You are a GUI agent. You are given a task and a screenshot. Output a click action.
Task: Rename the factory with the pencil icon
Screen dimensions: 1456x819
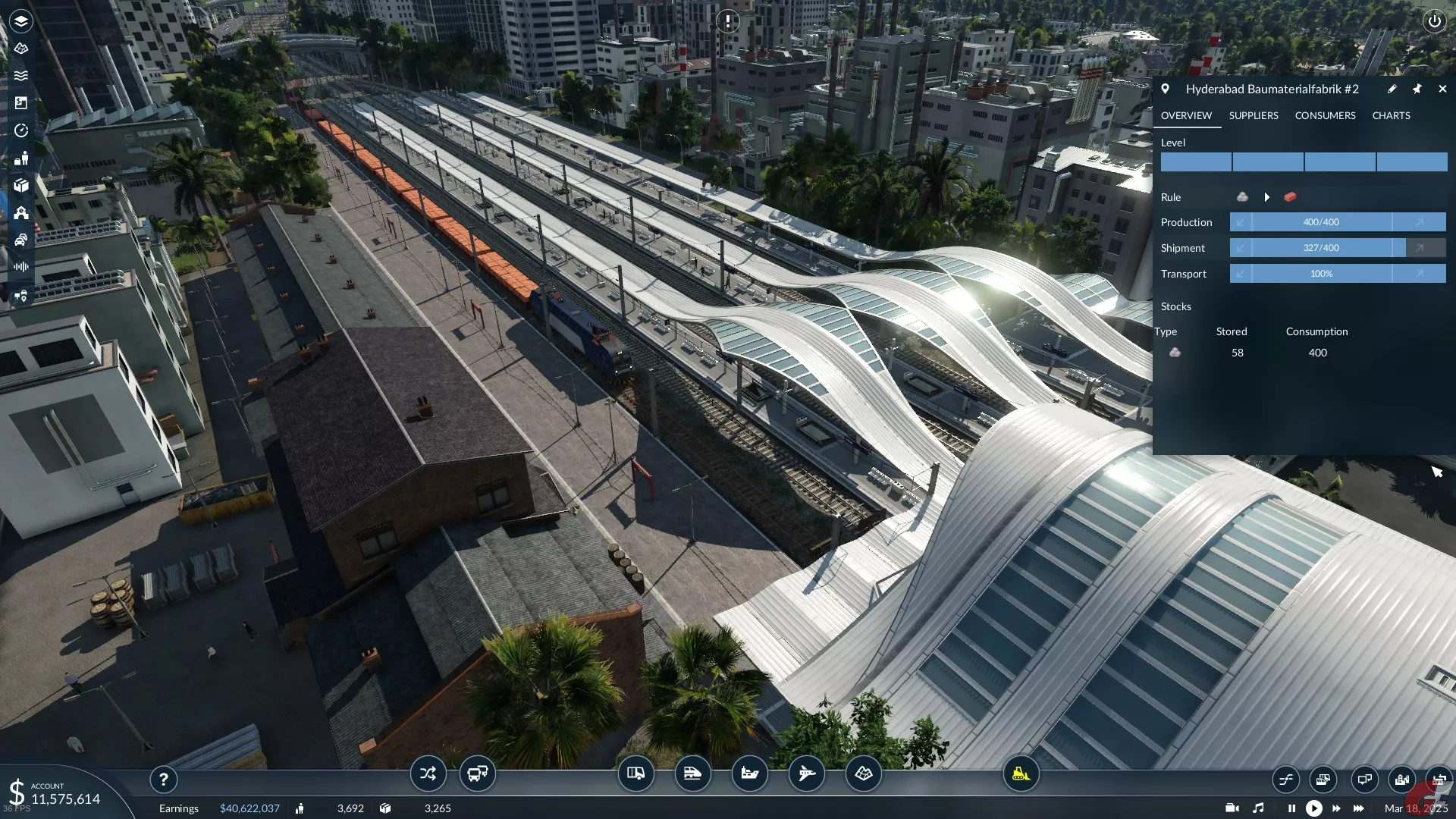coord(1392,89)
